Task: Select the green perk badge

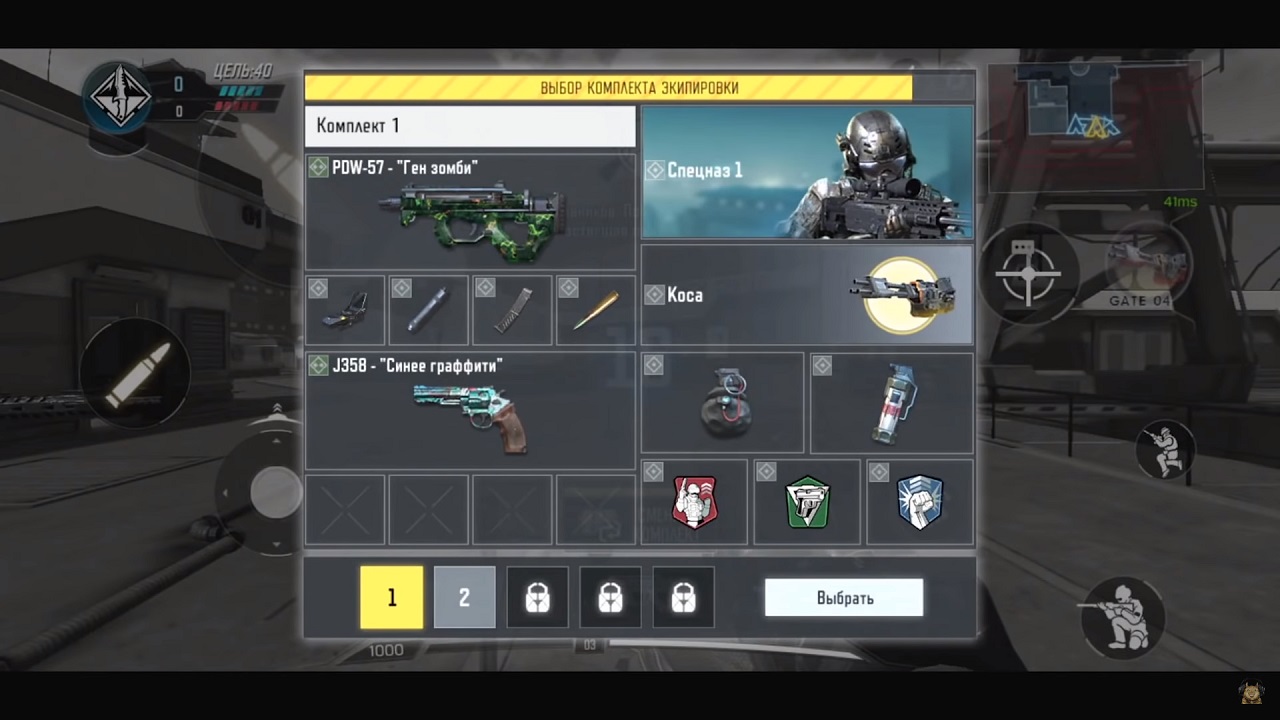Action: [x=807, y=502]
